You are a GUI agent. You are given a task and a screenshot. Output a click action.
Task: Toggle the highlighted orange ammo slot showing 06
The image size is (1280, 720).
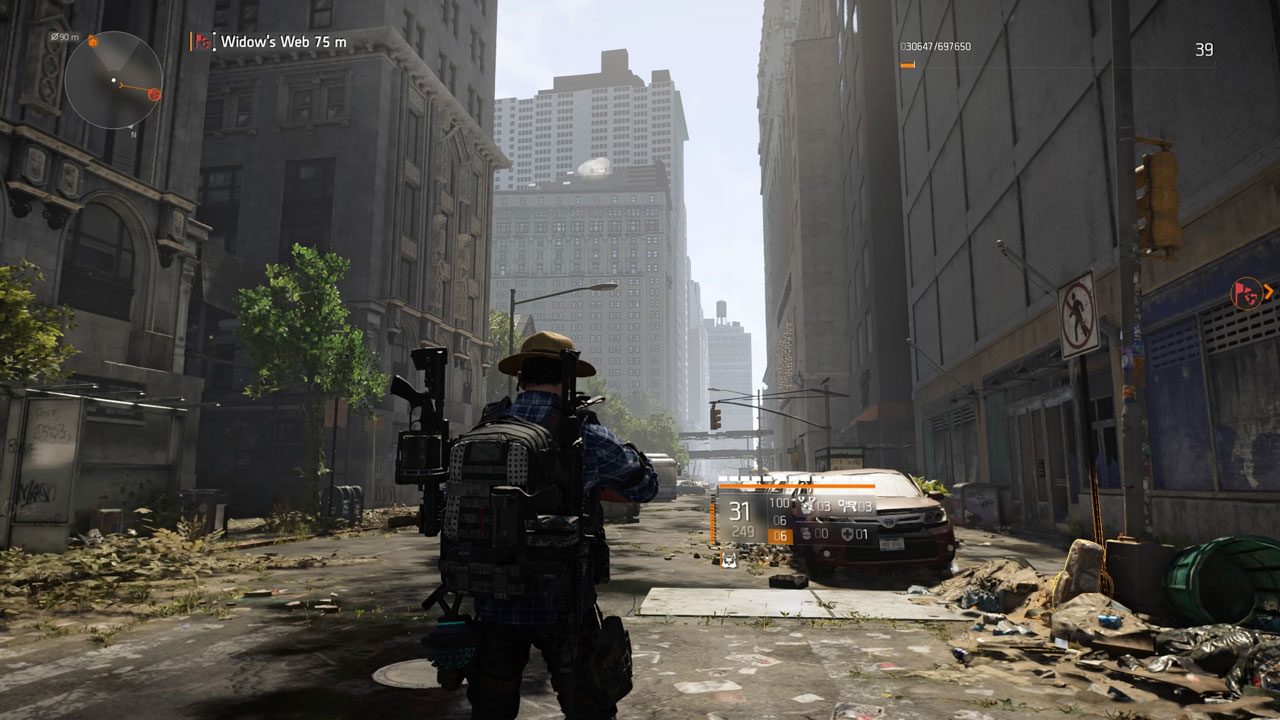[780, 535]
